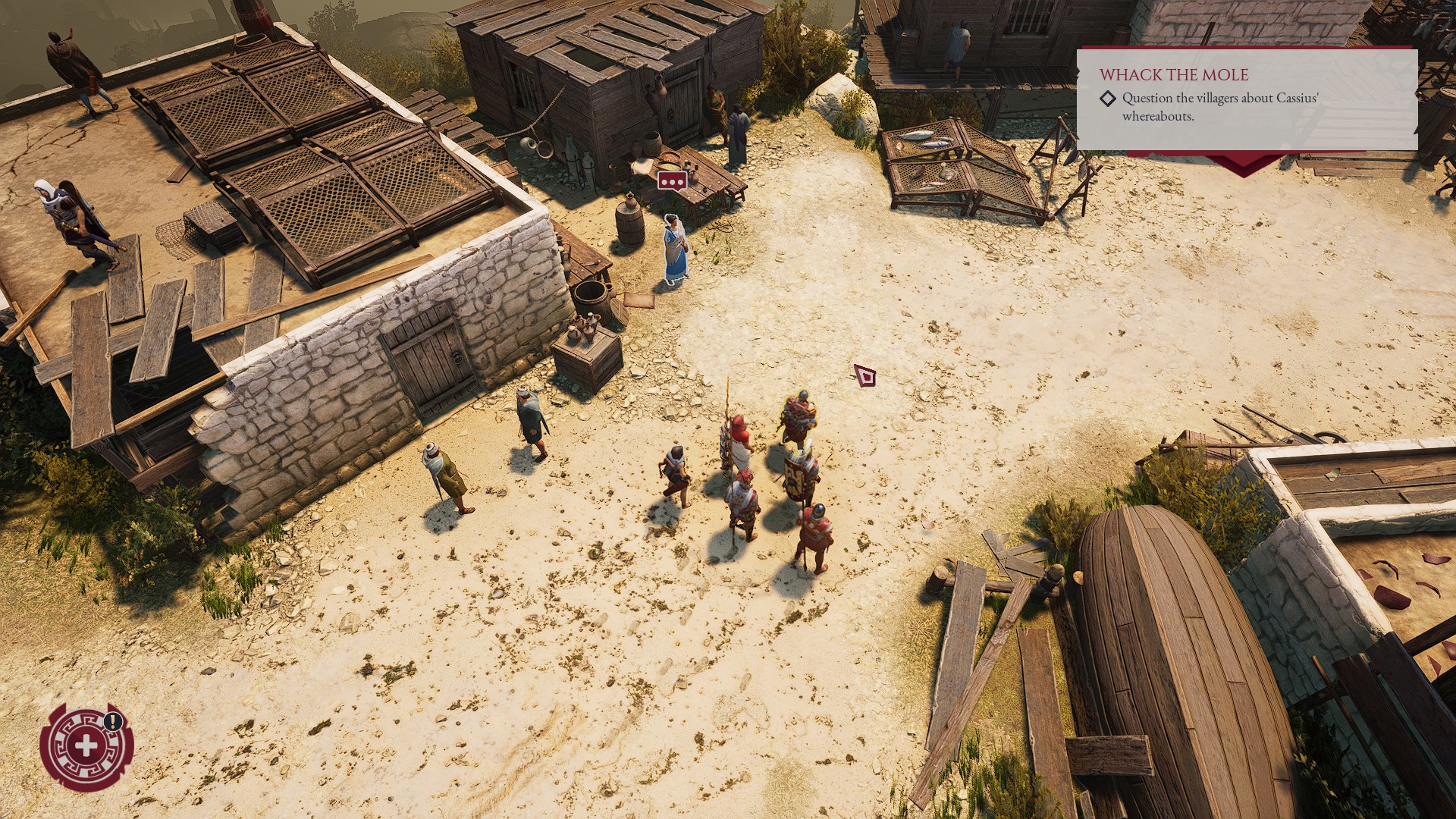Open the round red emblem menu button
1456x819 pixels.
click(86, 746)
